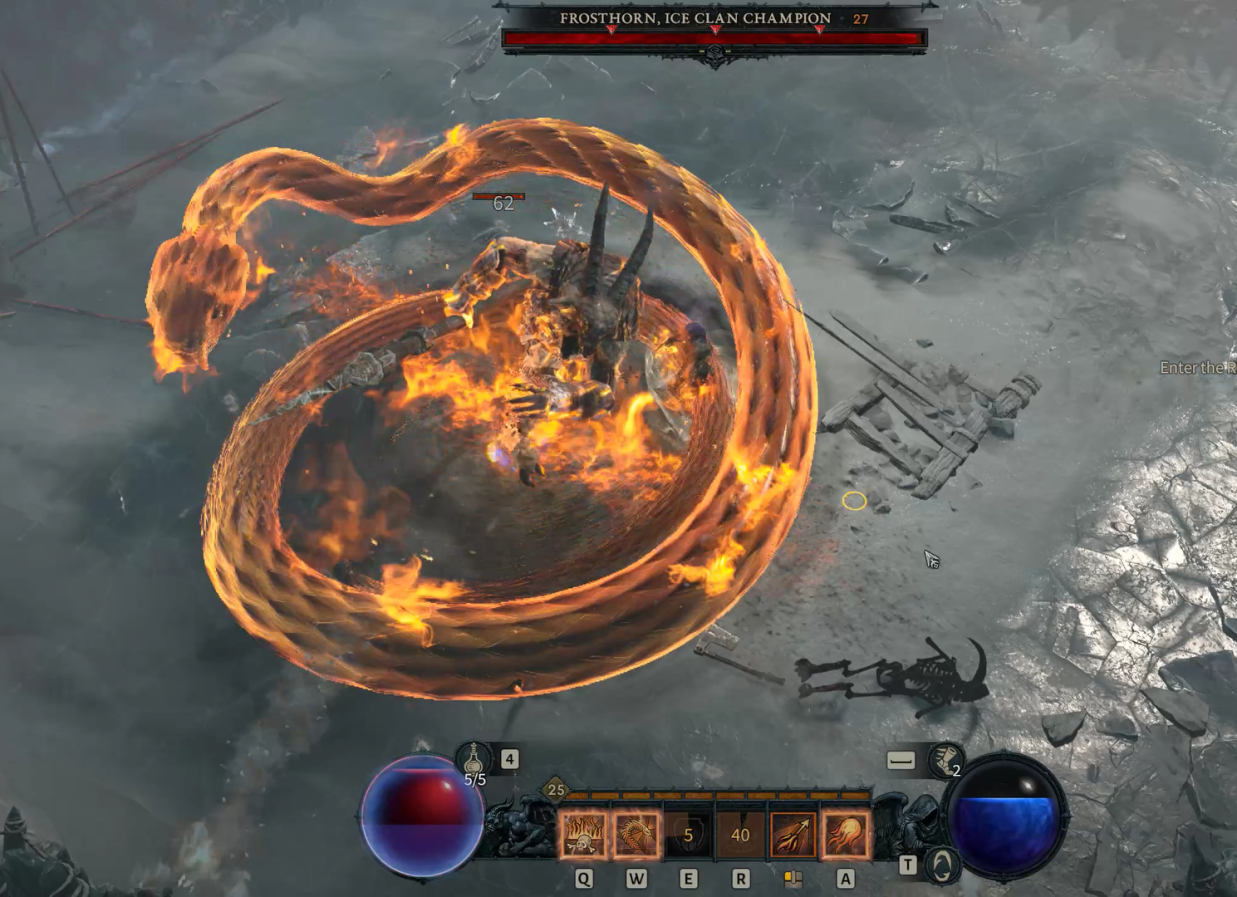Select the skill slot on 5-second cooldown
The height and width of the screenshot is (897, 1237).
point(688,834)
